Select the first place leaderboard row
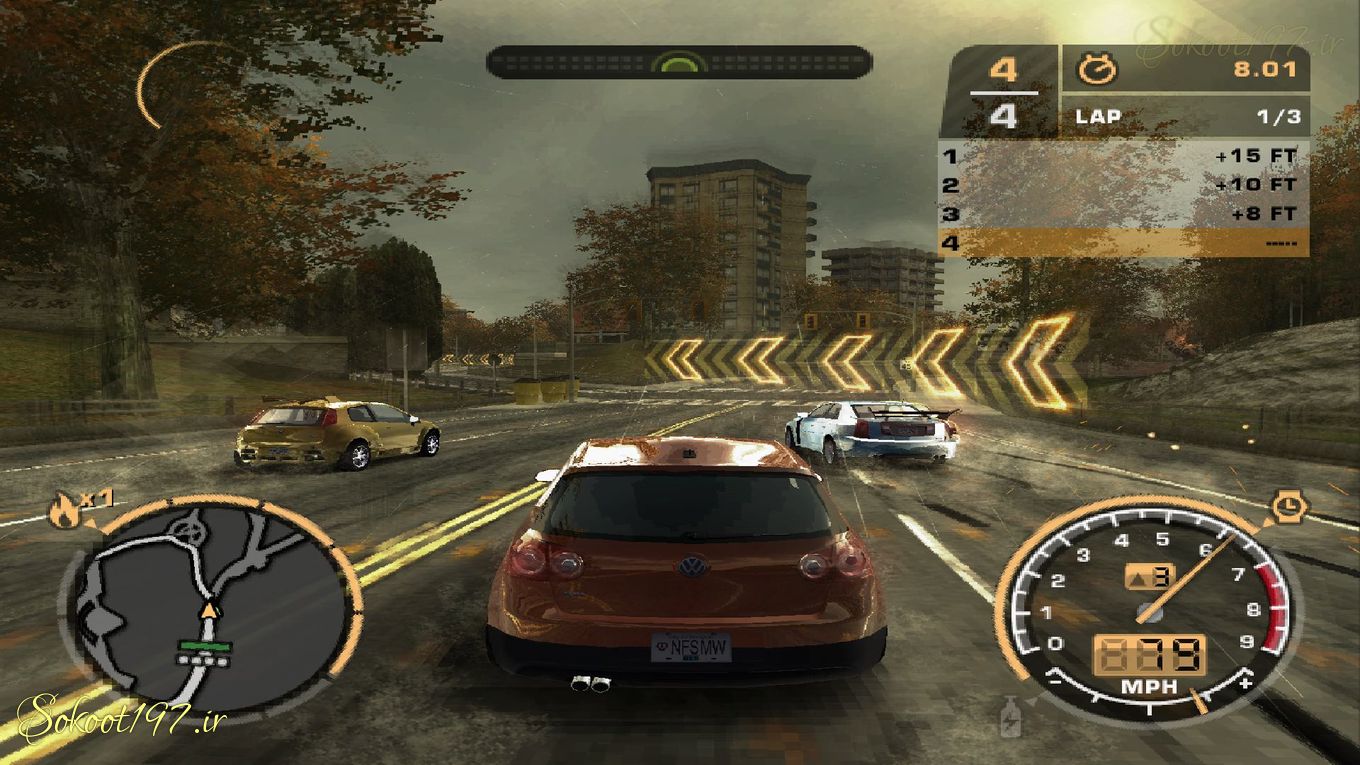The height and width of the screenshot is (765, 1360). click(x=1122, y=156)
